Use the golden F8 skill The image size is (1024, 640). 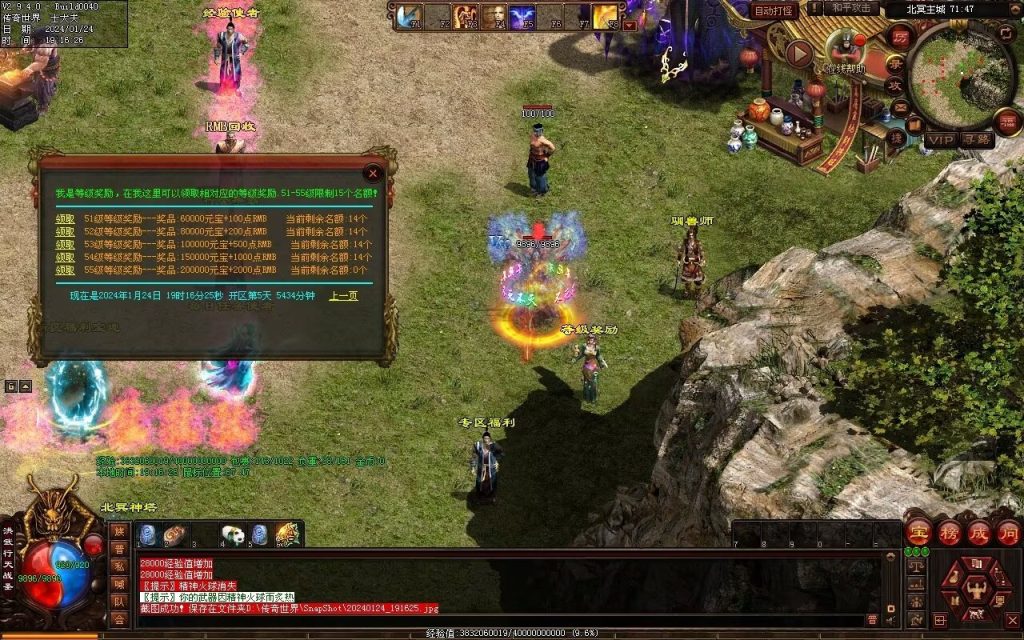605,16
